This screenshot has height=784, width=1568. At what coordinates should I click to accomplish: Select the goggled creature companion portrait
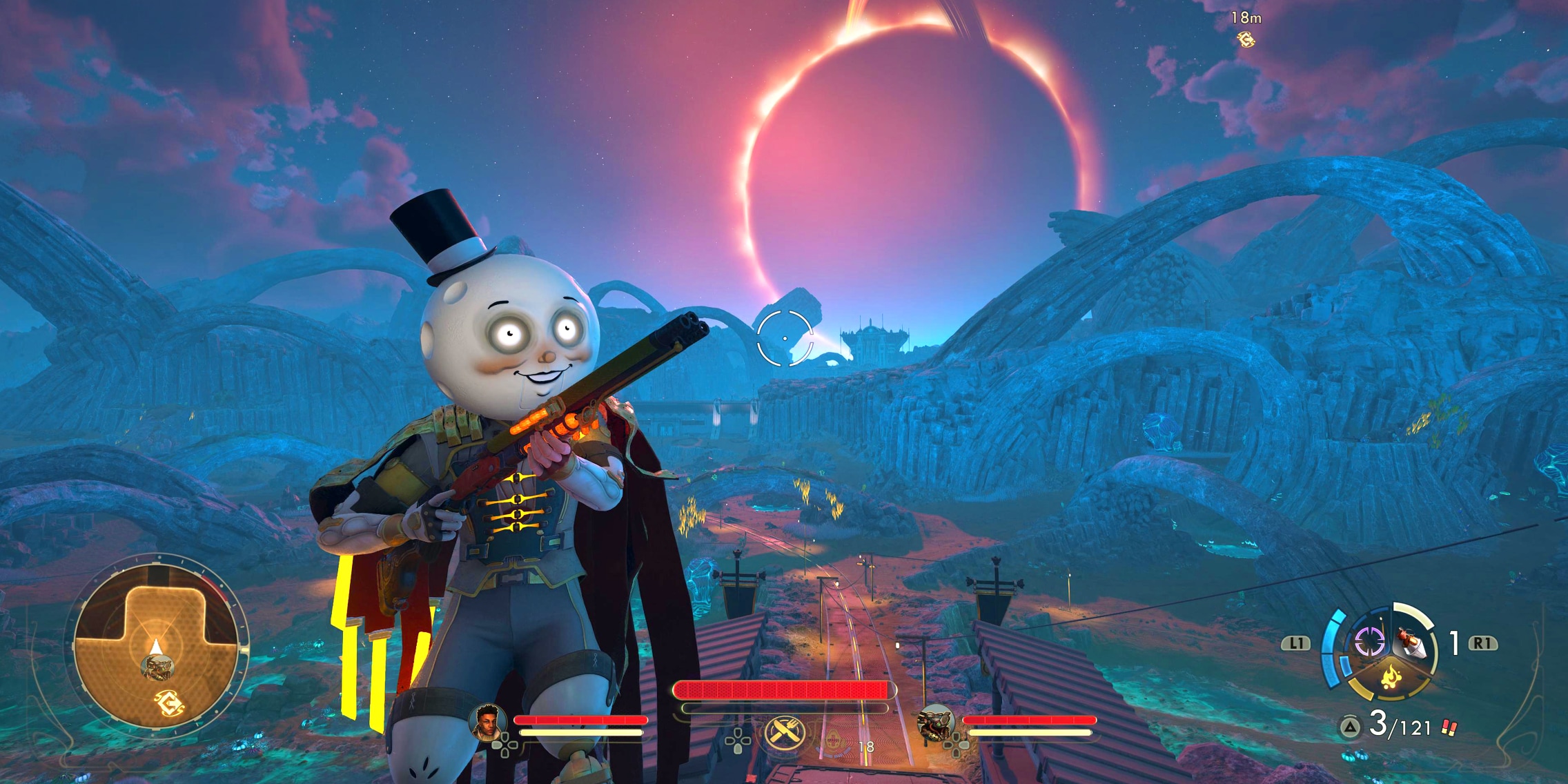click(x=934, y=723)
